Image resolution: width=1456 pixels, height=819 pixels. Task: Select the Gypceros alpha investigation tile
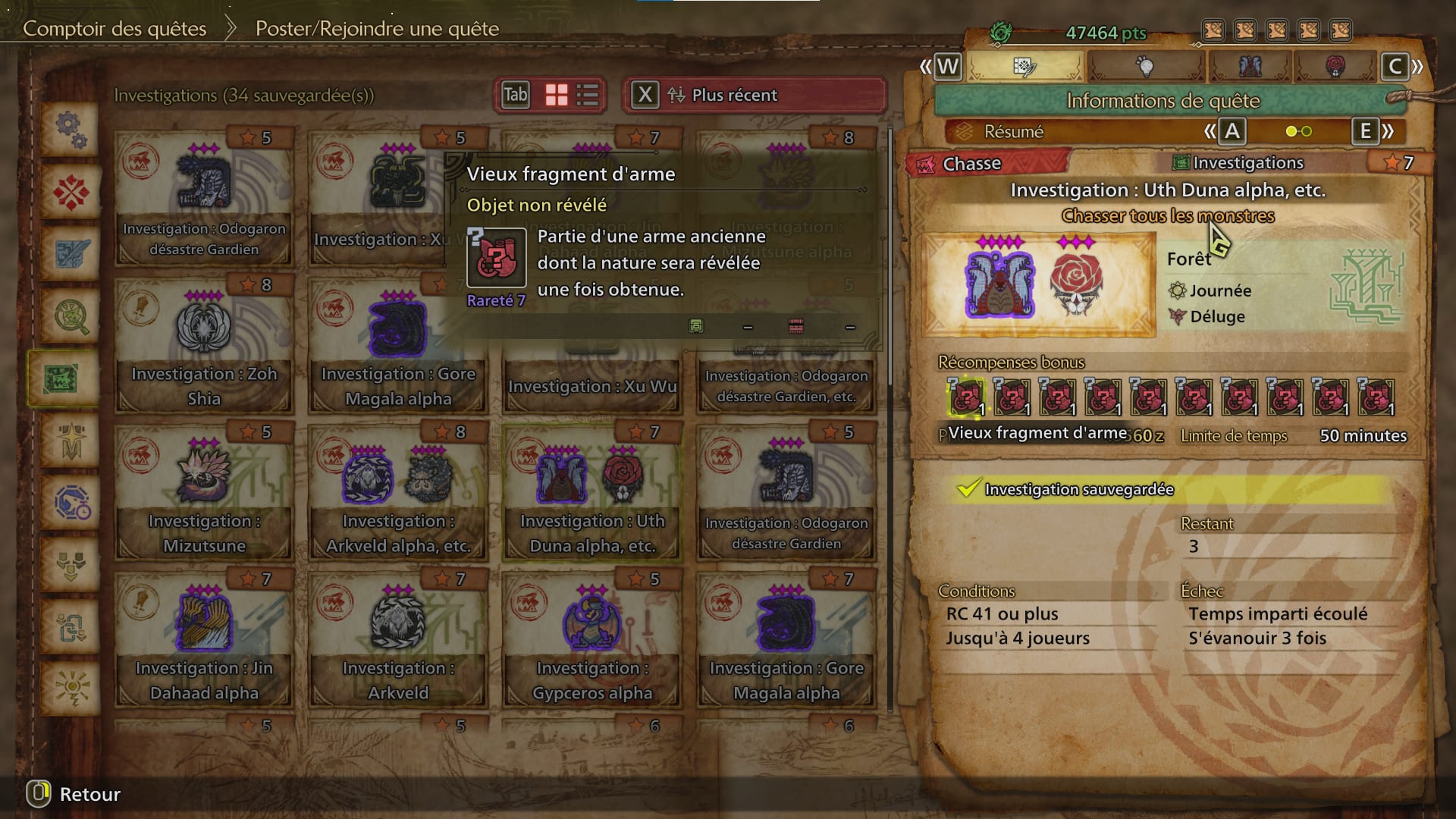(x=591, y=640)
